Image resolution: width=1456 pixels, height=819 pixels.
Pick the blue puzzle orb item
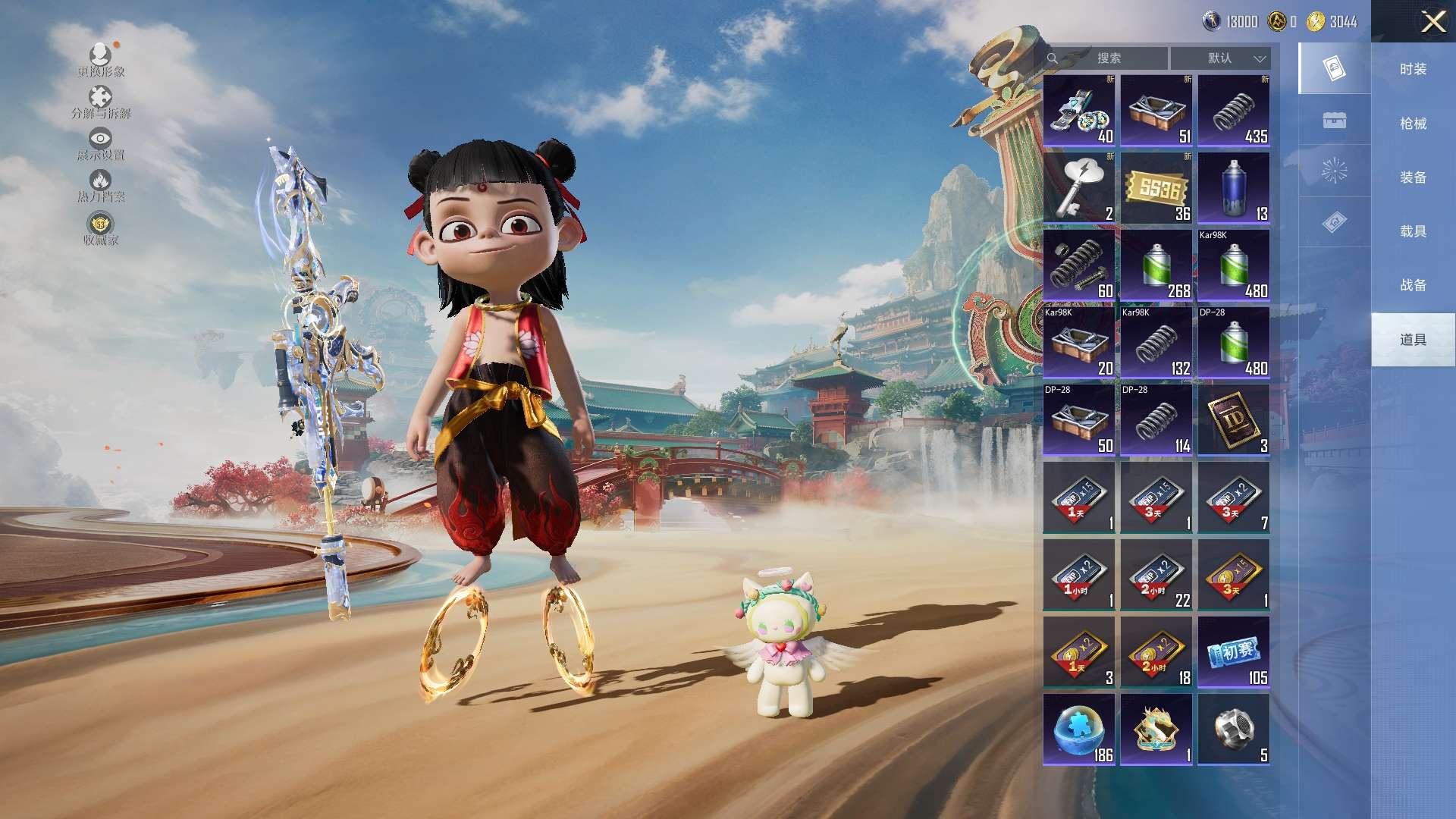tap(1079, 730)
